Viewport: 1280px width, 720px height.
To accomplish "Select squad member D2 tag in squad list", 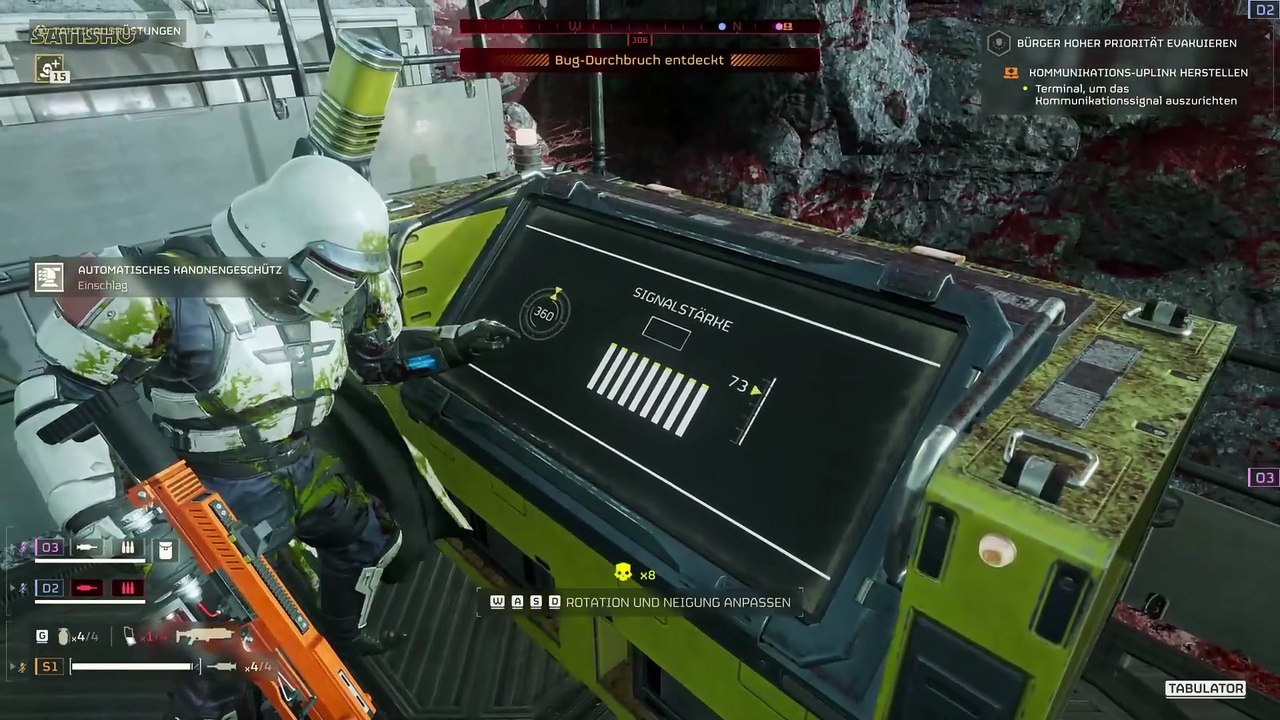I will click(50, 587).
